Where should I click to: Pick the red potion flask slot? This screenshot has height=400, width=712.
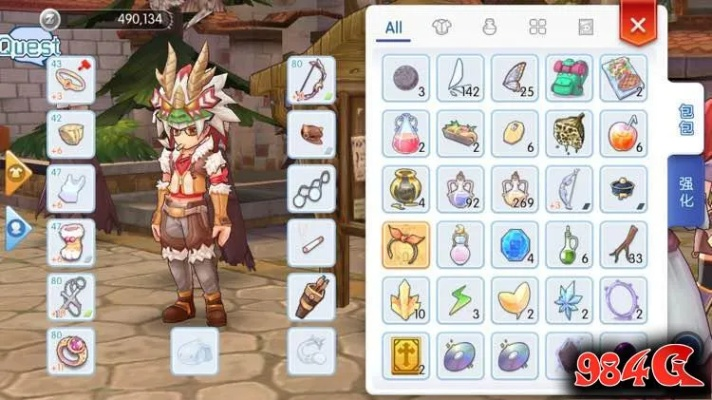tap(406, 134)
